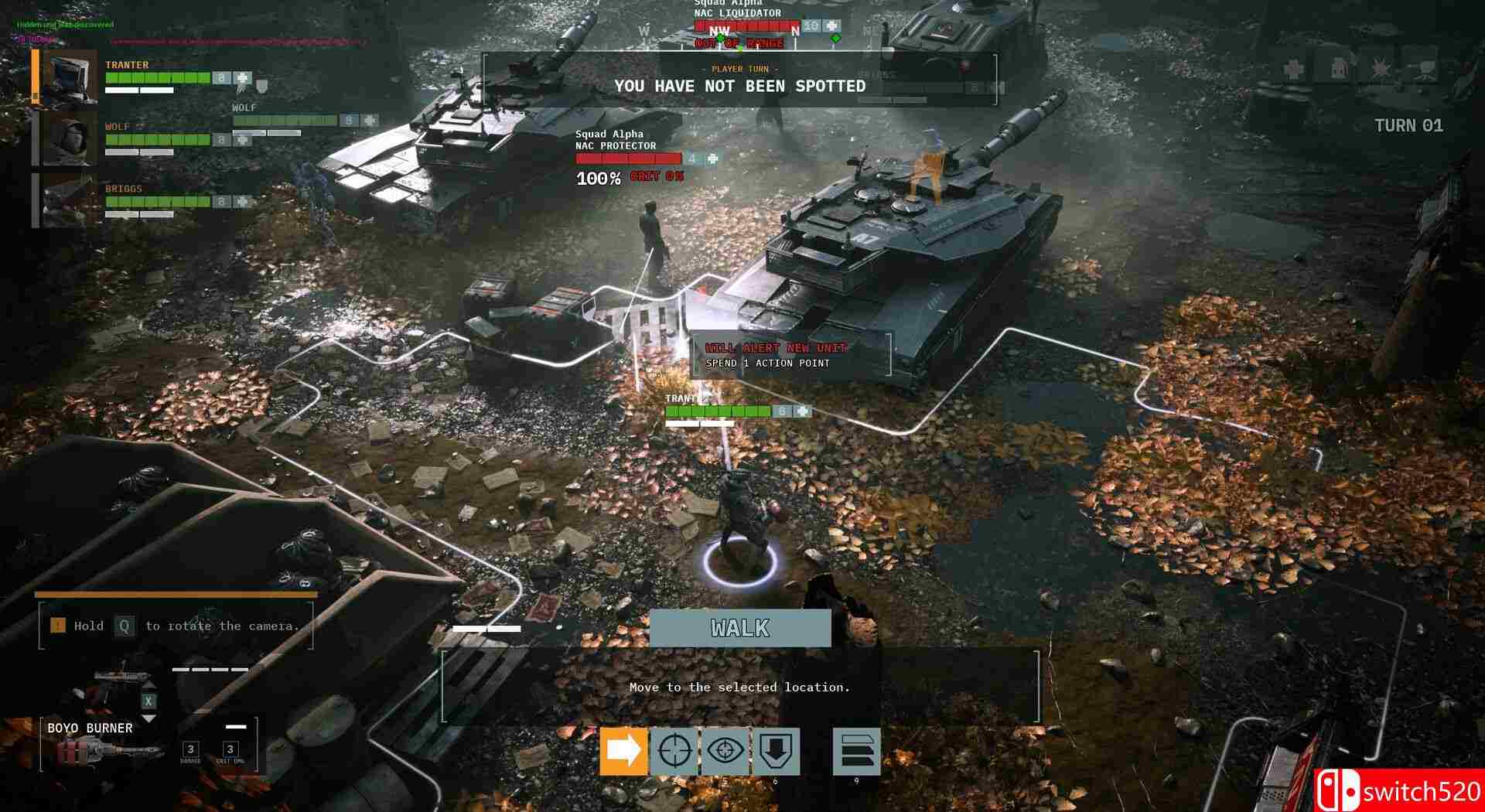
Task: Click the Boyo Burner weapon thumbnail
Action: tap(101, 752)
